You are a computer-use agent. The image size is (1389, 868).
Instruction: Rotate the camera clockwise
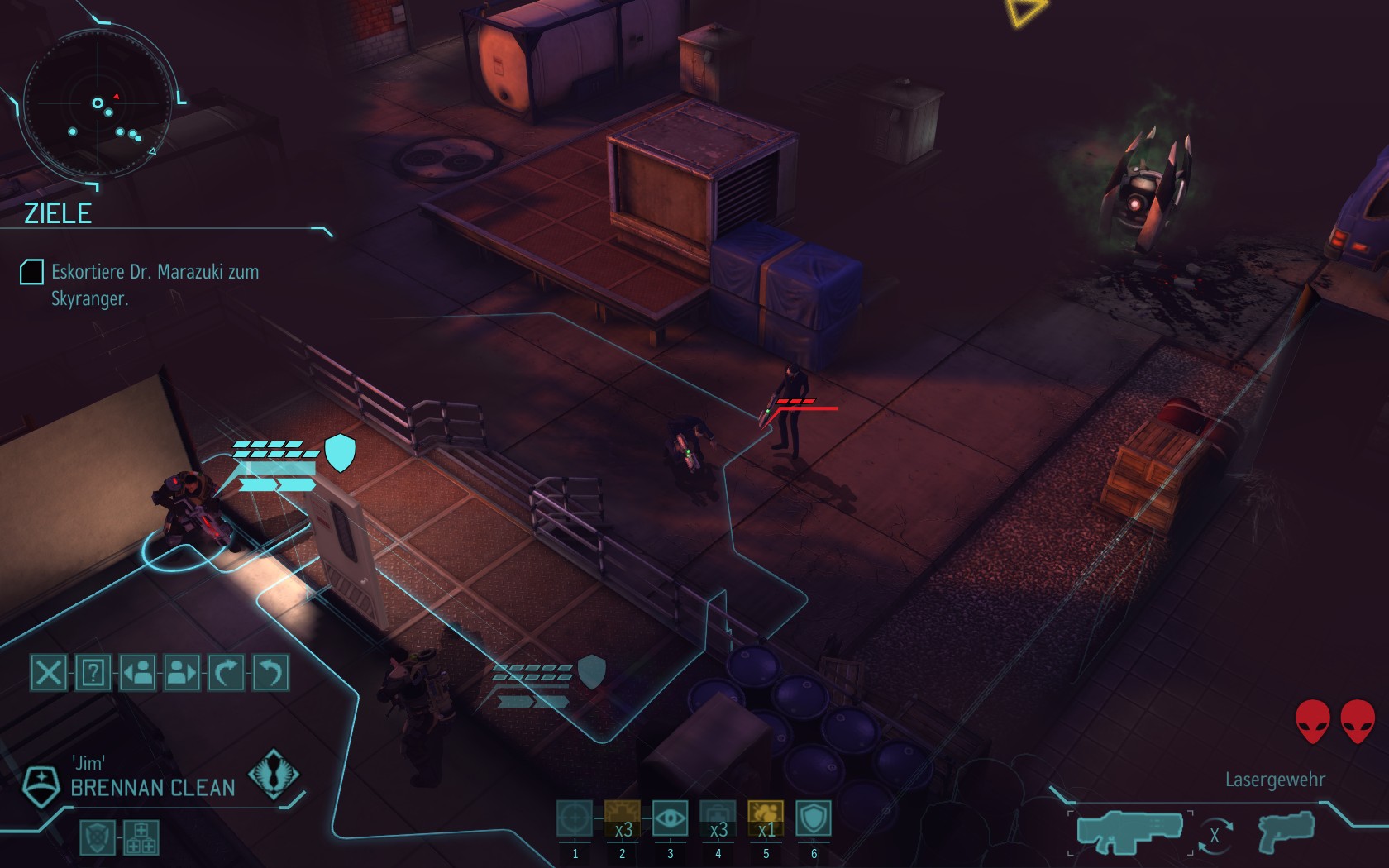pos(227,673)
